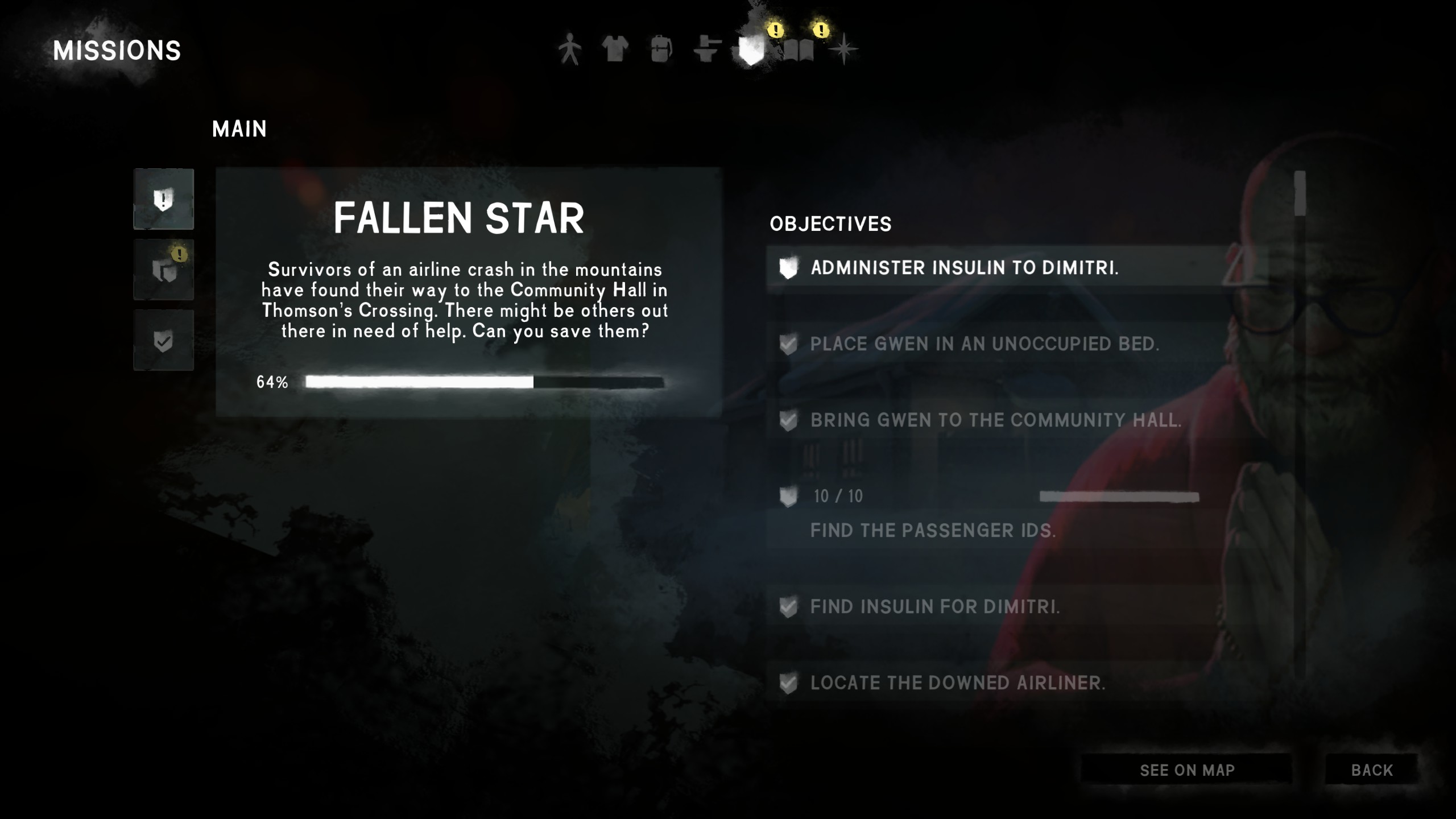
Task: Switch to the clothing tab shirt icon
Action: tap(615, 49)
